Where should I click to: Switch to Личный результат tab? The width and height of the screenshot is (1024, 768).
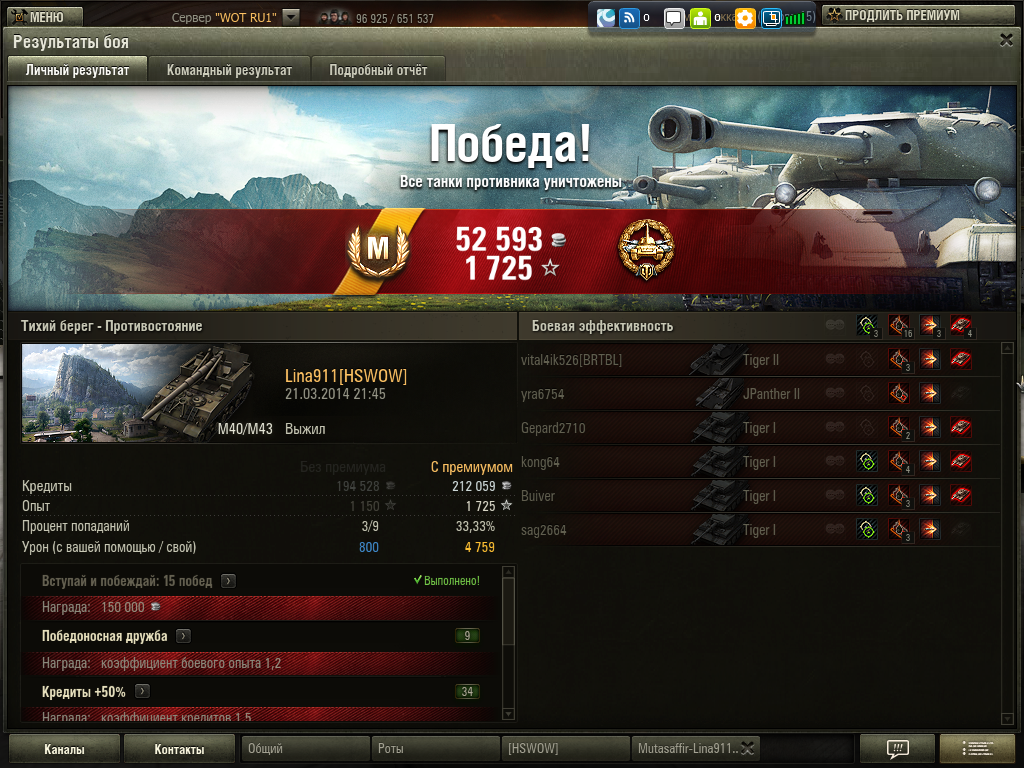pos(77,70)
